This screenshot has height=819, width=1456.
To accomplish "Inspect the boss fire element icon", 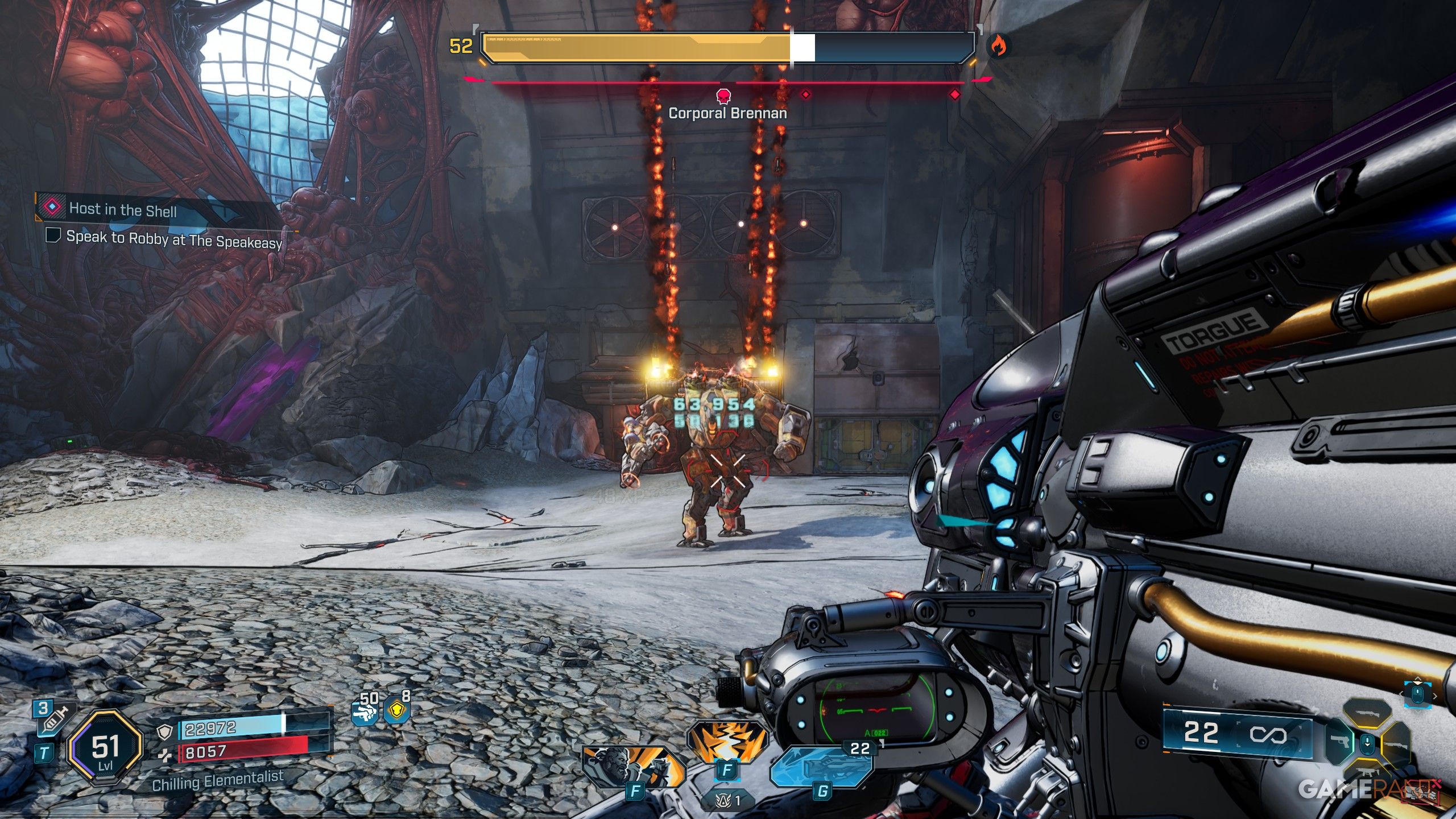I will (x=997, y=45).
